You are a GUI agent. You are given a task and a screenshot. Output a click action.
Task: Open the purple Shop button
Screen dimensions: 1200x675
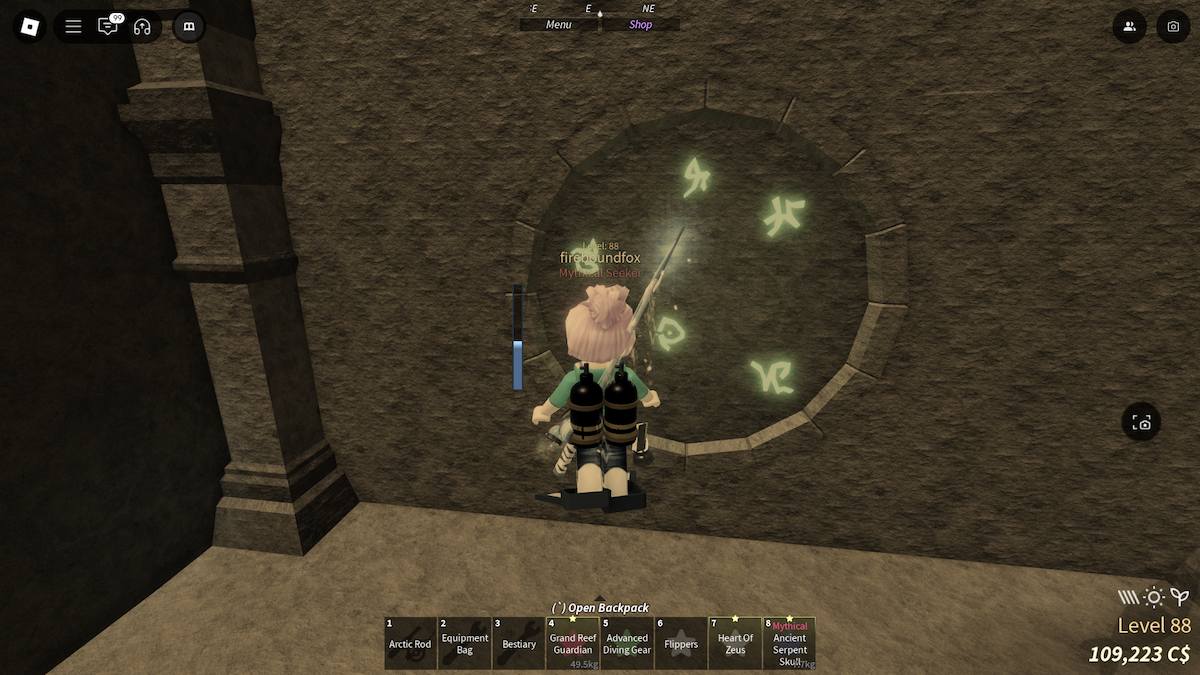(640, 25)
